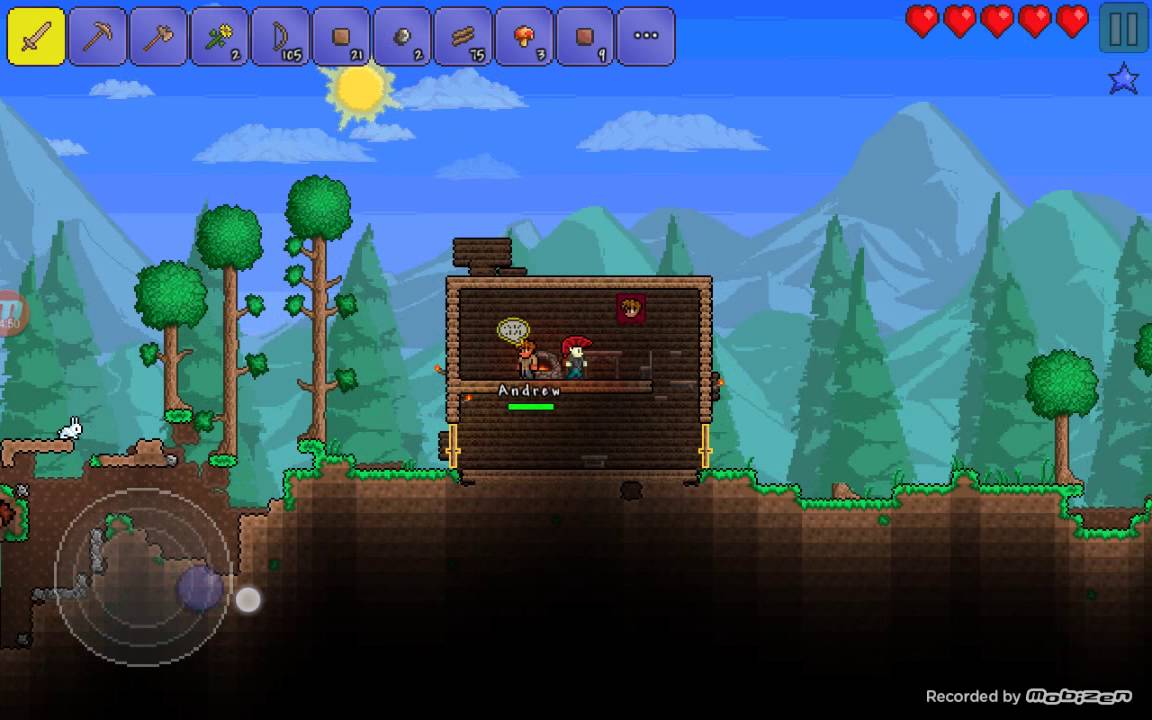Select the wood stack of 75

[x=464, y=37]
